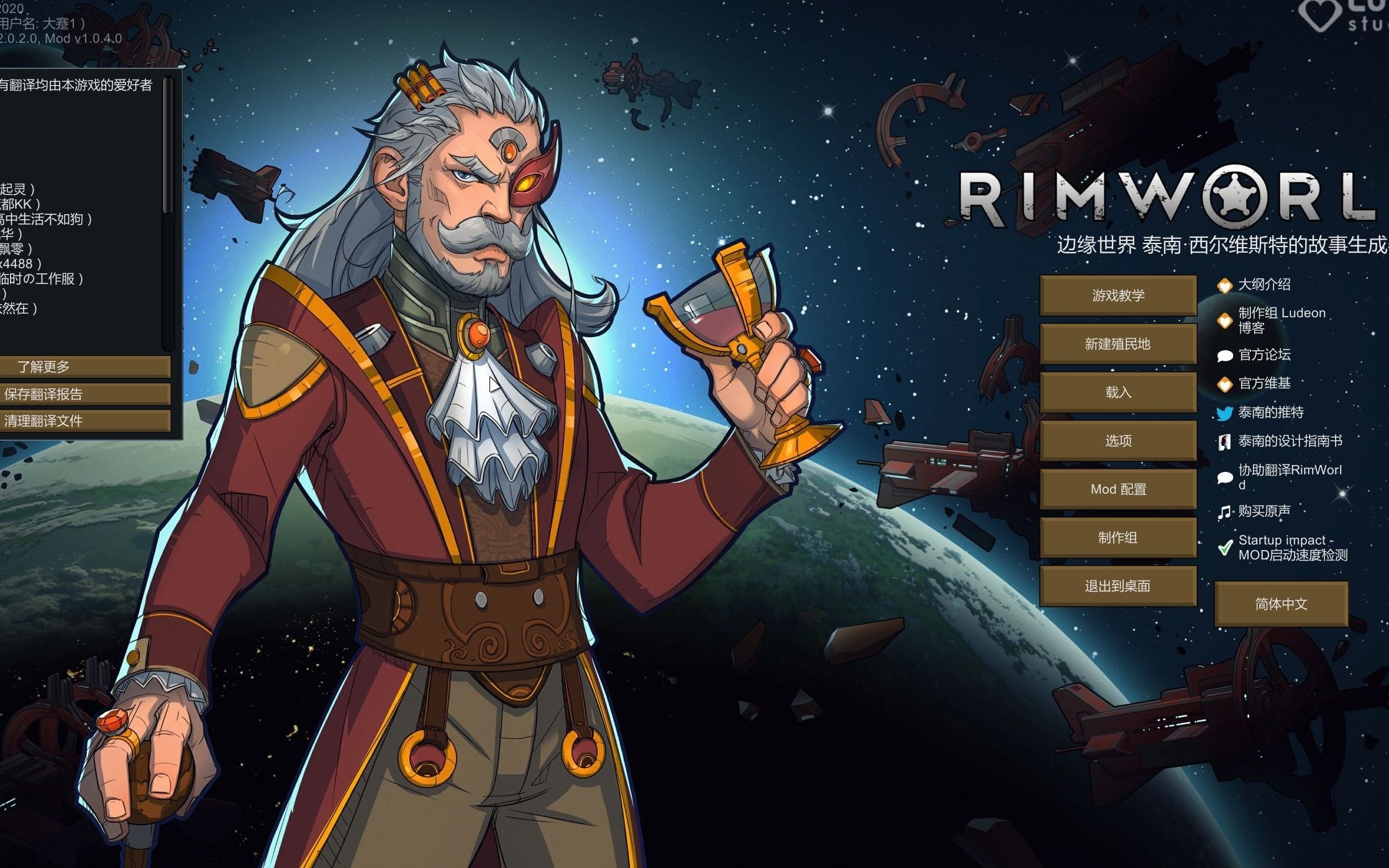Select the 购买原声 soundtrack link

1264,511
